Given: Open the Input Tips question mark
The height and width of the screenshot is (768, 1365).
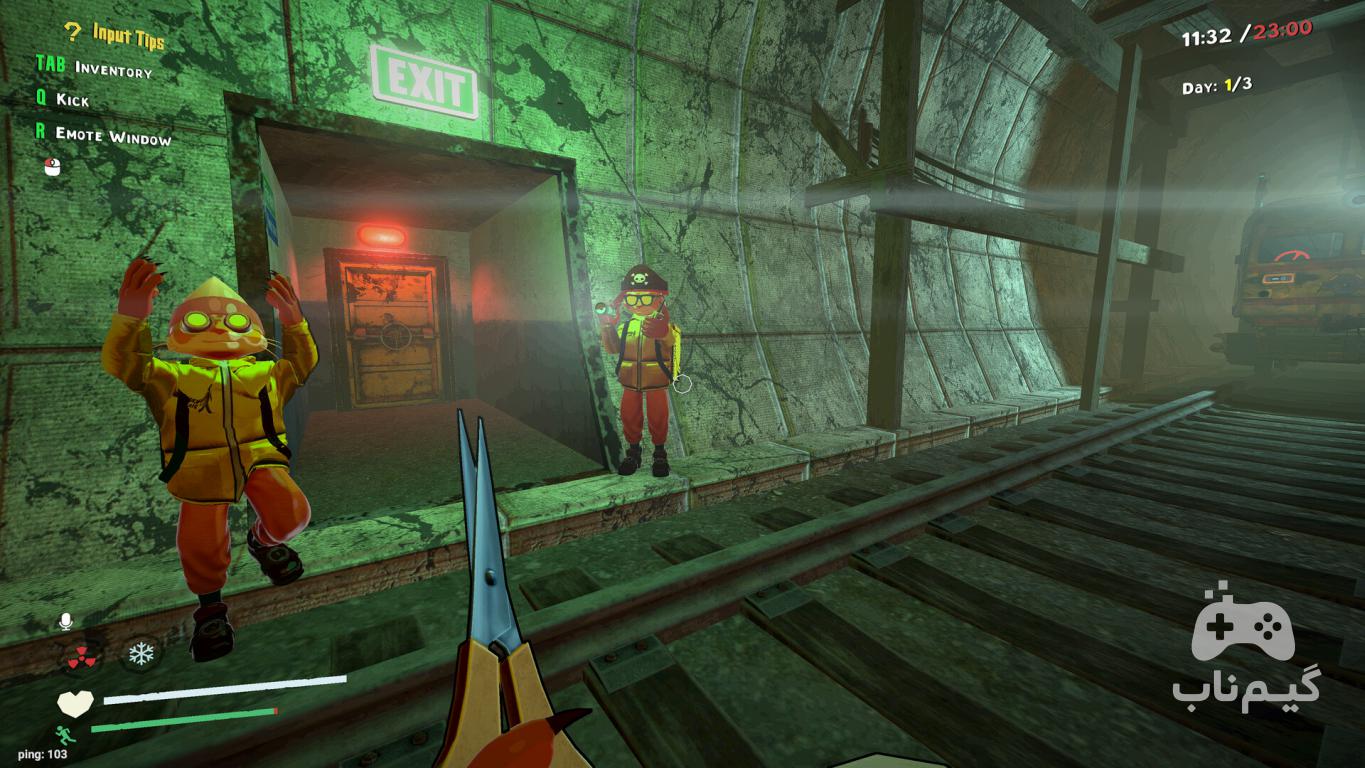Looking at the screenshot, I should pos(72,33).
